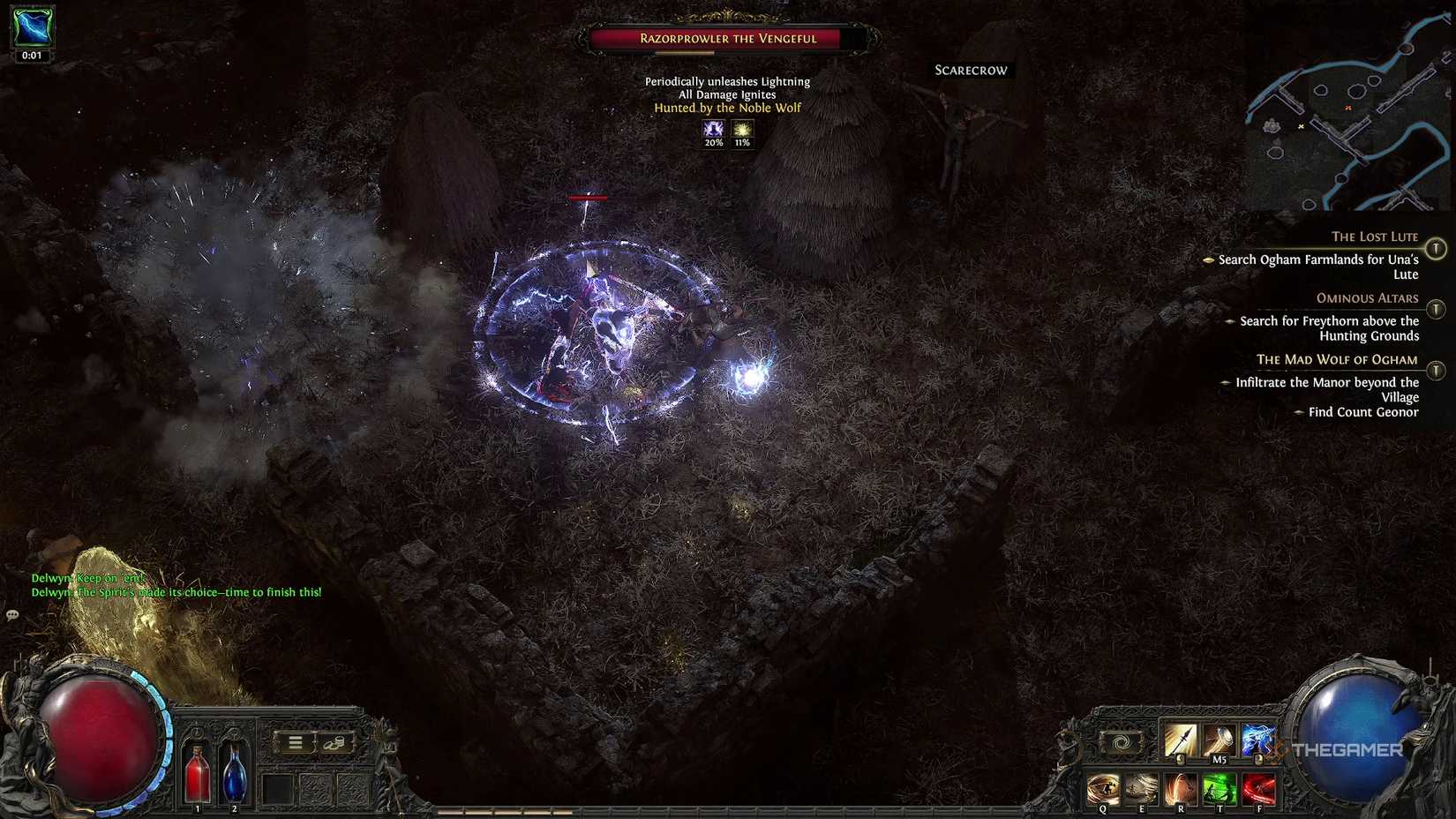The height and width of the screenshot is (819, 1456).
Task: Toggle tracking for Ominous Altars quest
Action: point(1437,309)
